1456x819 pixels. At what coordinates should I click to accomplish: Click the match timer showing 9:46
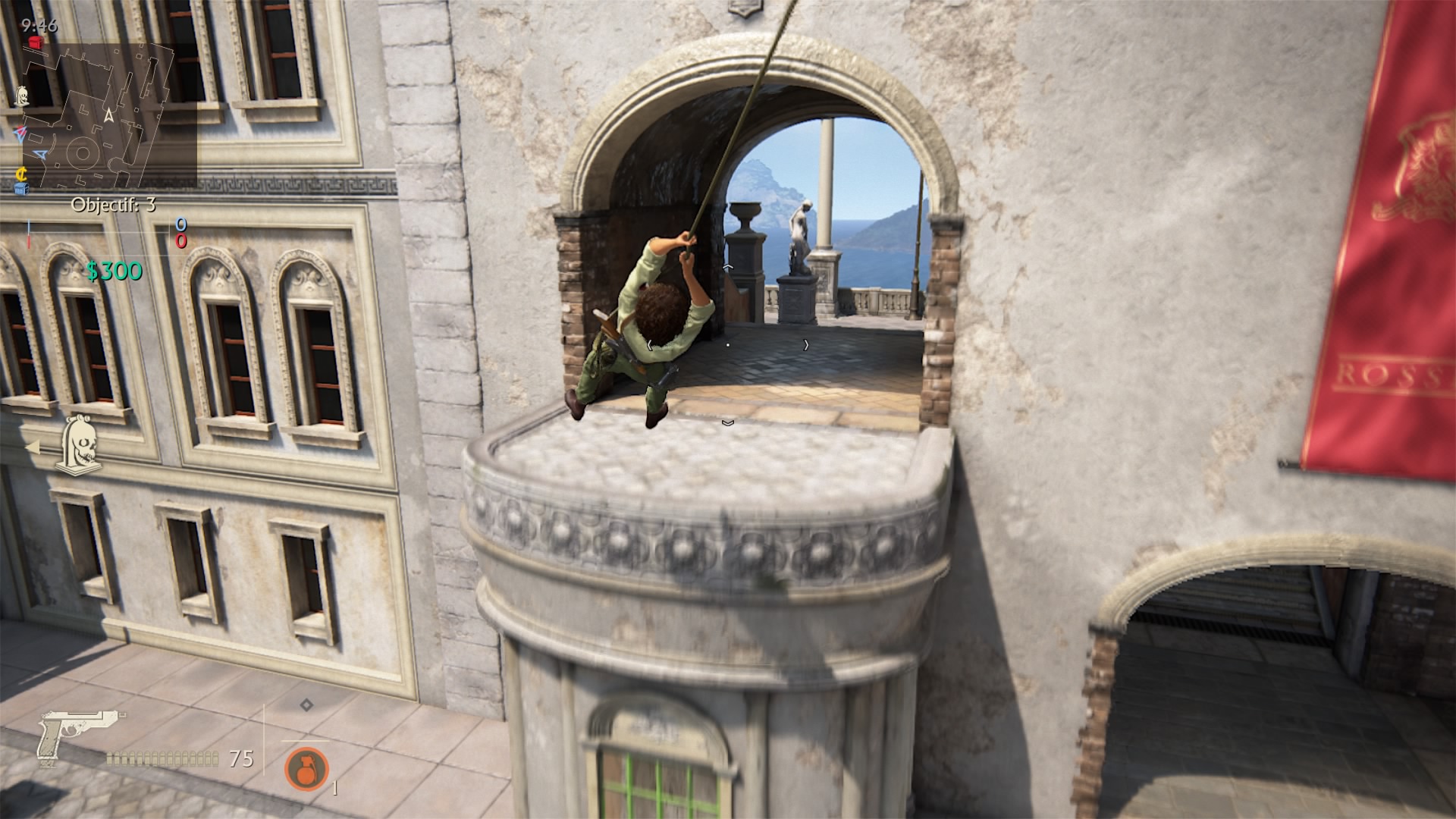pyautogui.click(x=39, y=25)
